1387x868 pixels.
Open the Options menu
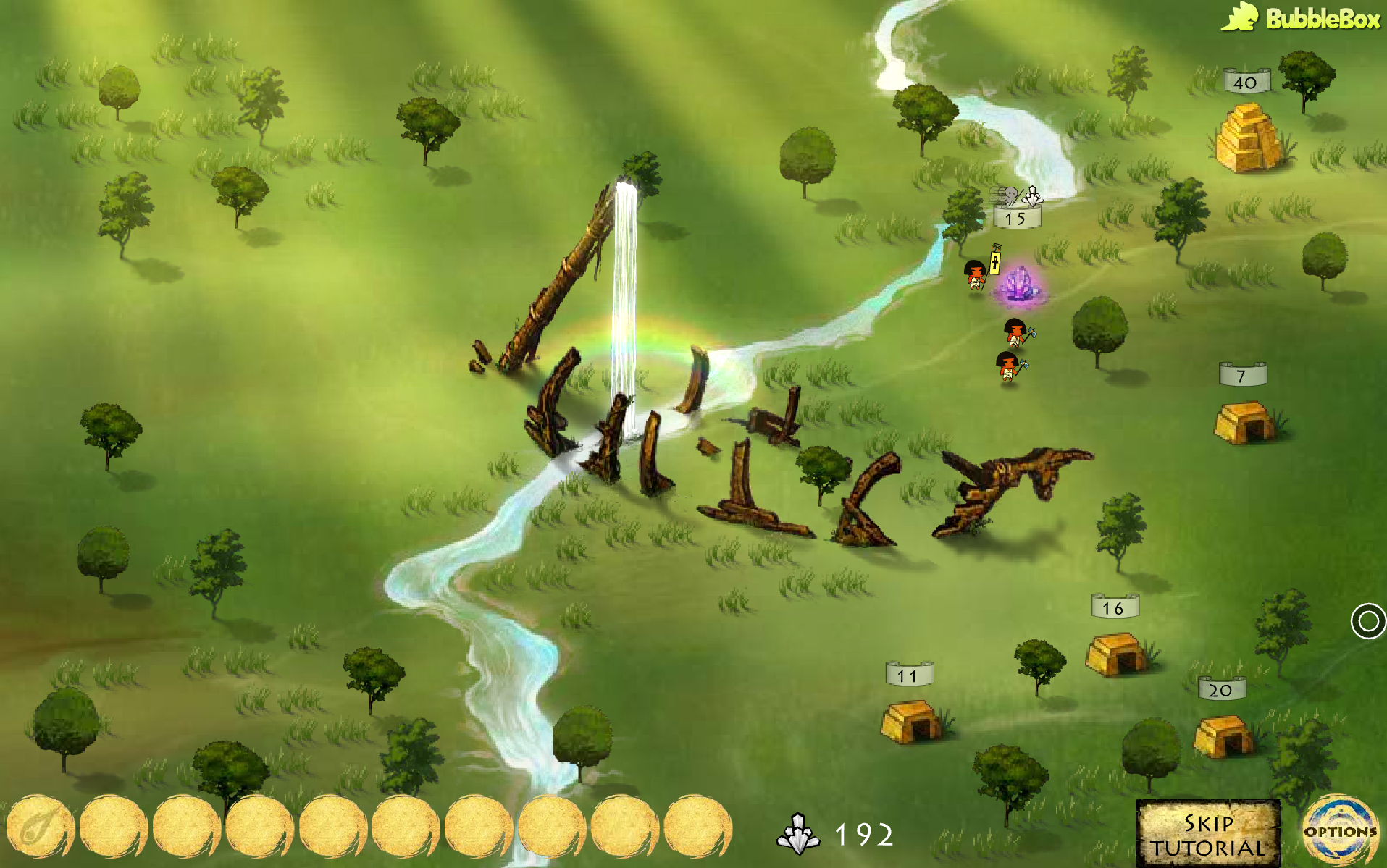click(1340, 831)
